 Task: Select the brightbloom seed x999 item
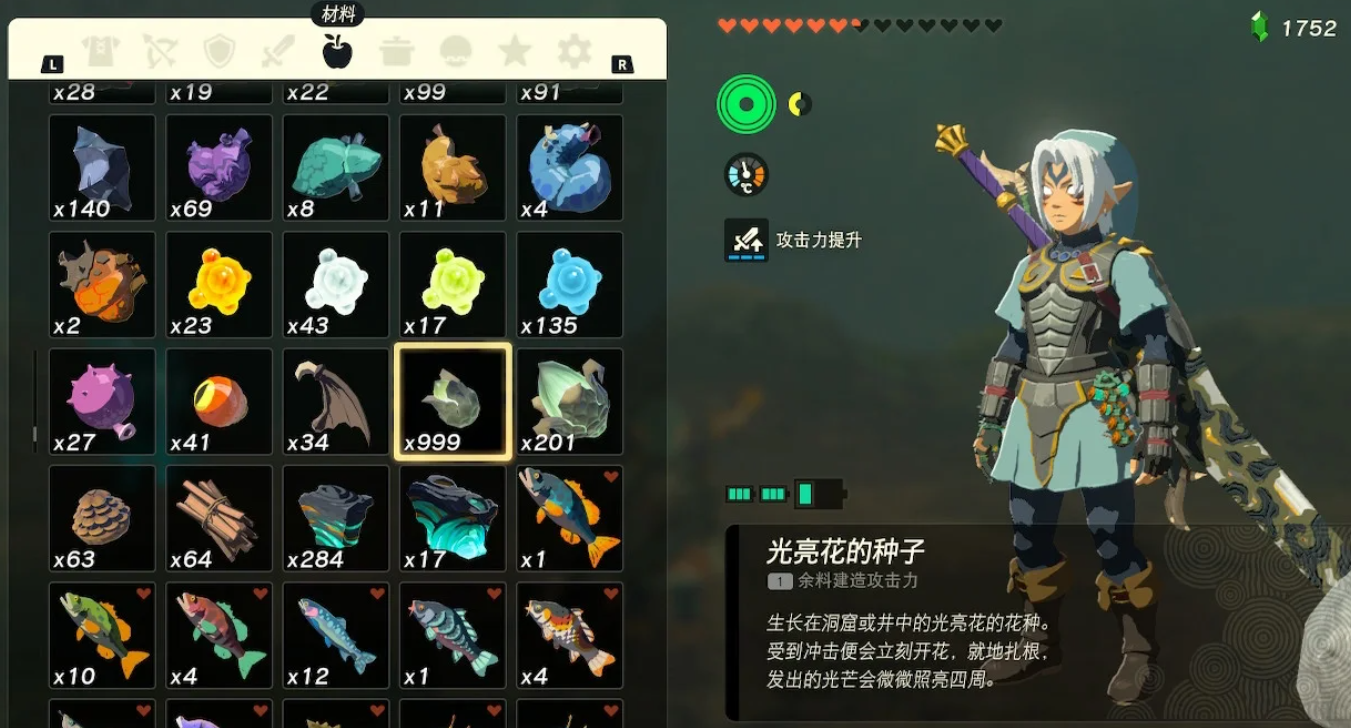click(x=452, y=400)
